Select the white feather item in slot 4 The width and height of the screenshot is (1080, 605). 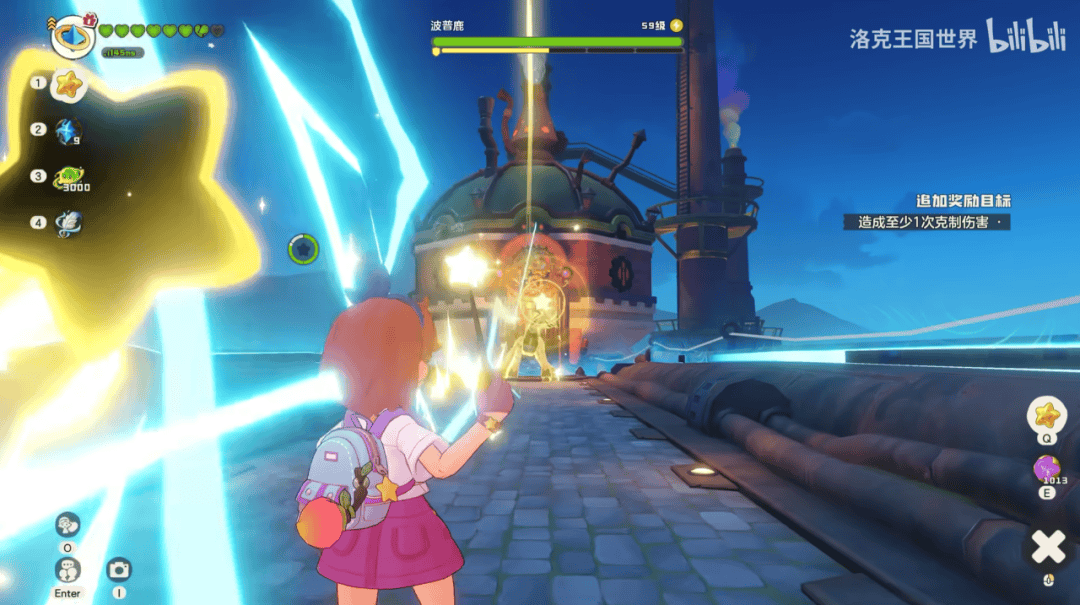pyautogui.click(x=69, y=223)
